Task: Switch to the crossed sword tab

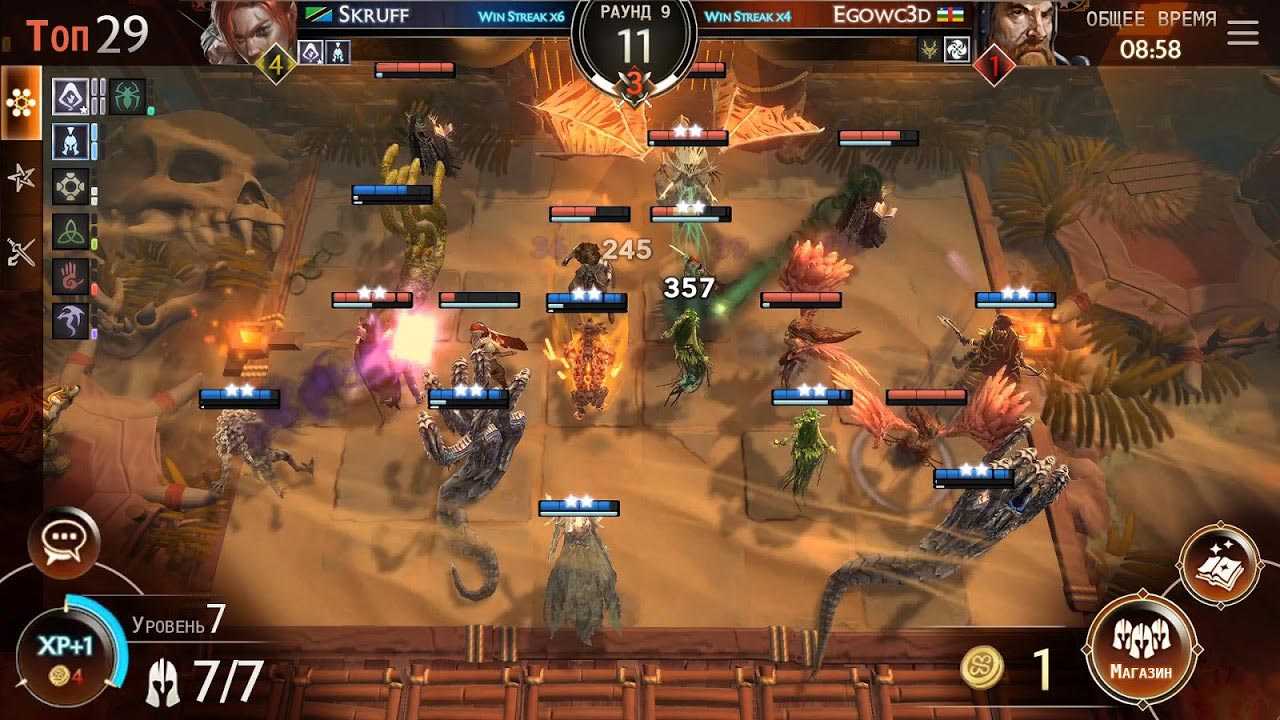Action: tap(21, 253)
